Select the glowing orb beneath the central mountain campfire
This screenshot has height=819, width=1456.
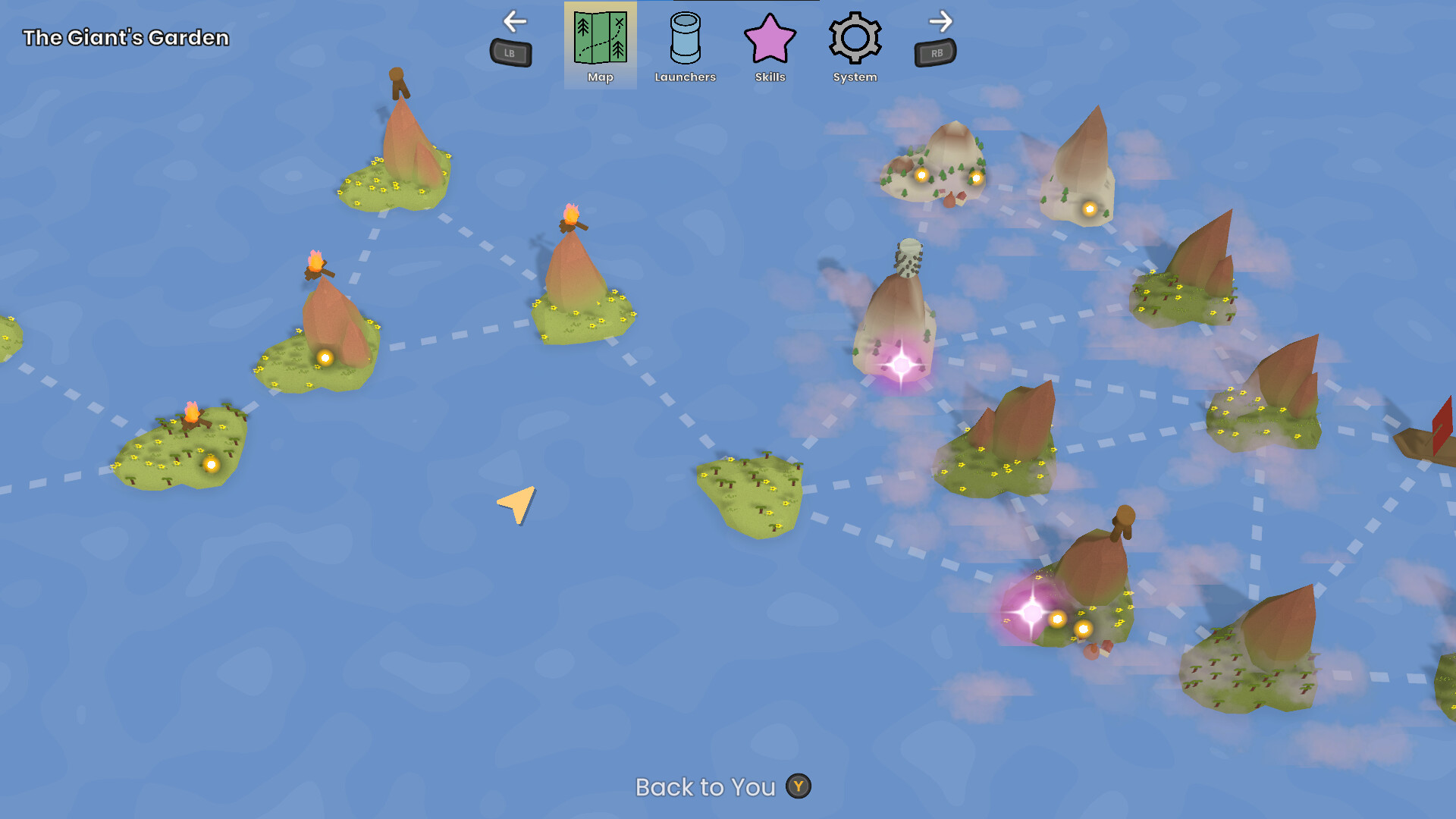tap(325, 357)
